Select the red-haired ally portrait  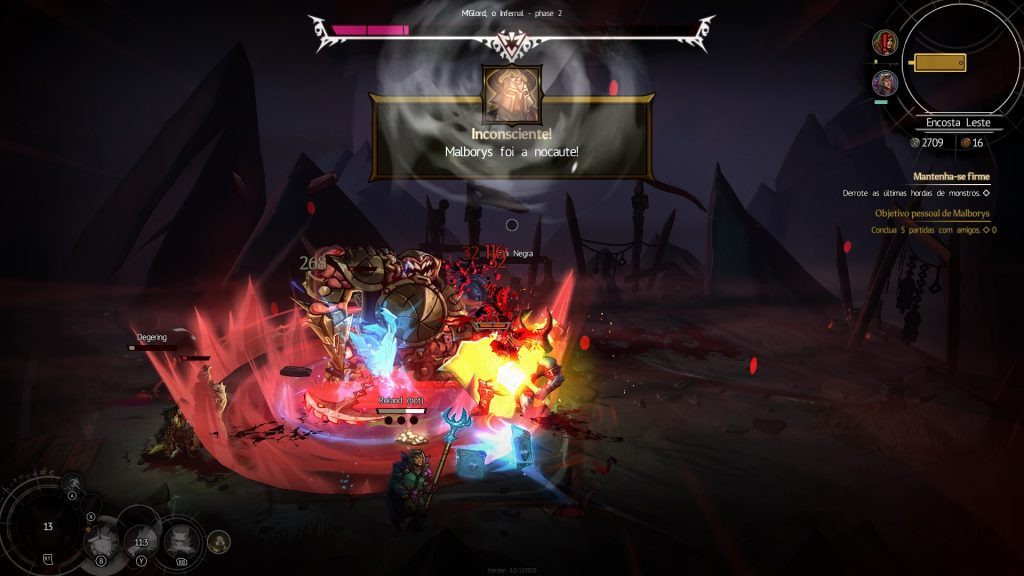click(884, 42)
